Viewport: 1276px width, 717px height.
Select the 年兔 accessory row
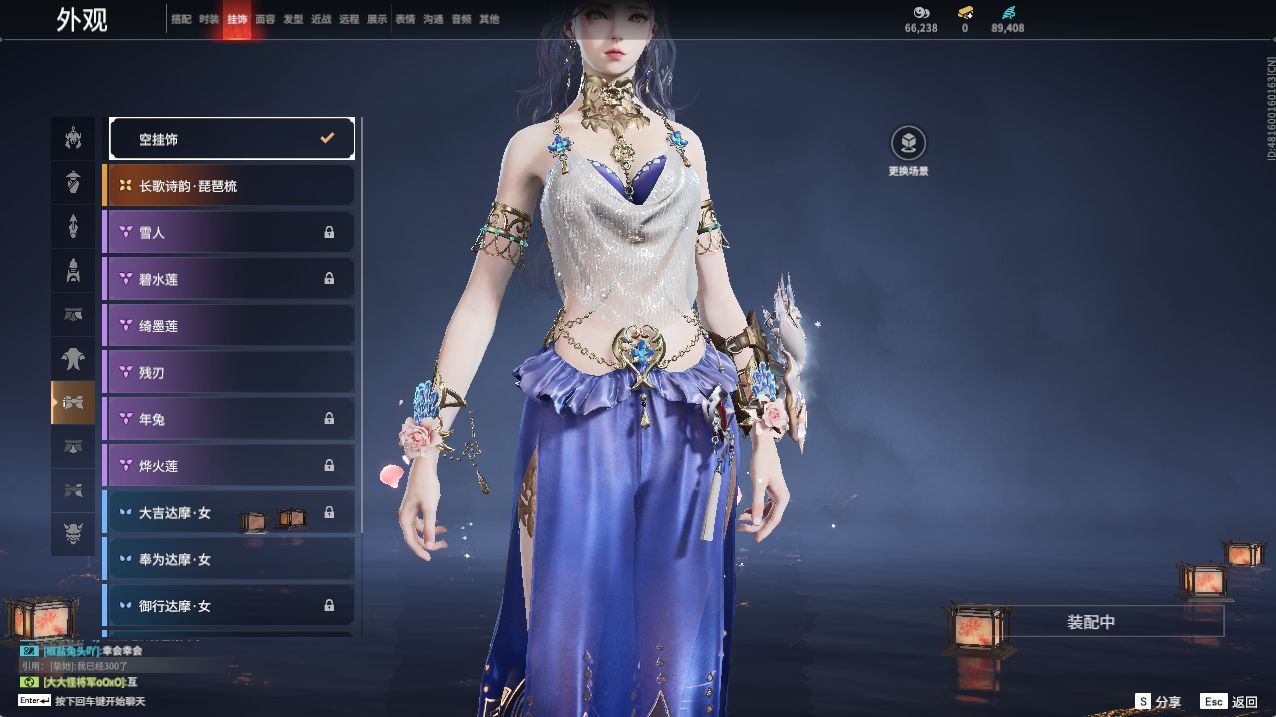click(x=229, y=419)
